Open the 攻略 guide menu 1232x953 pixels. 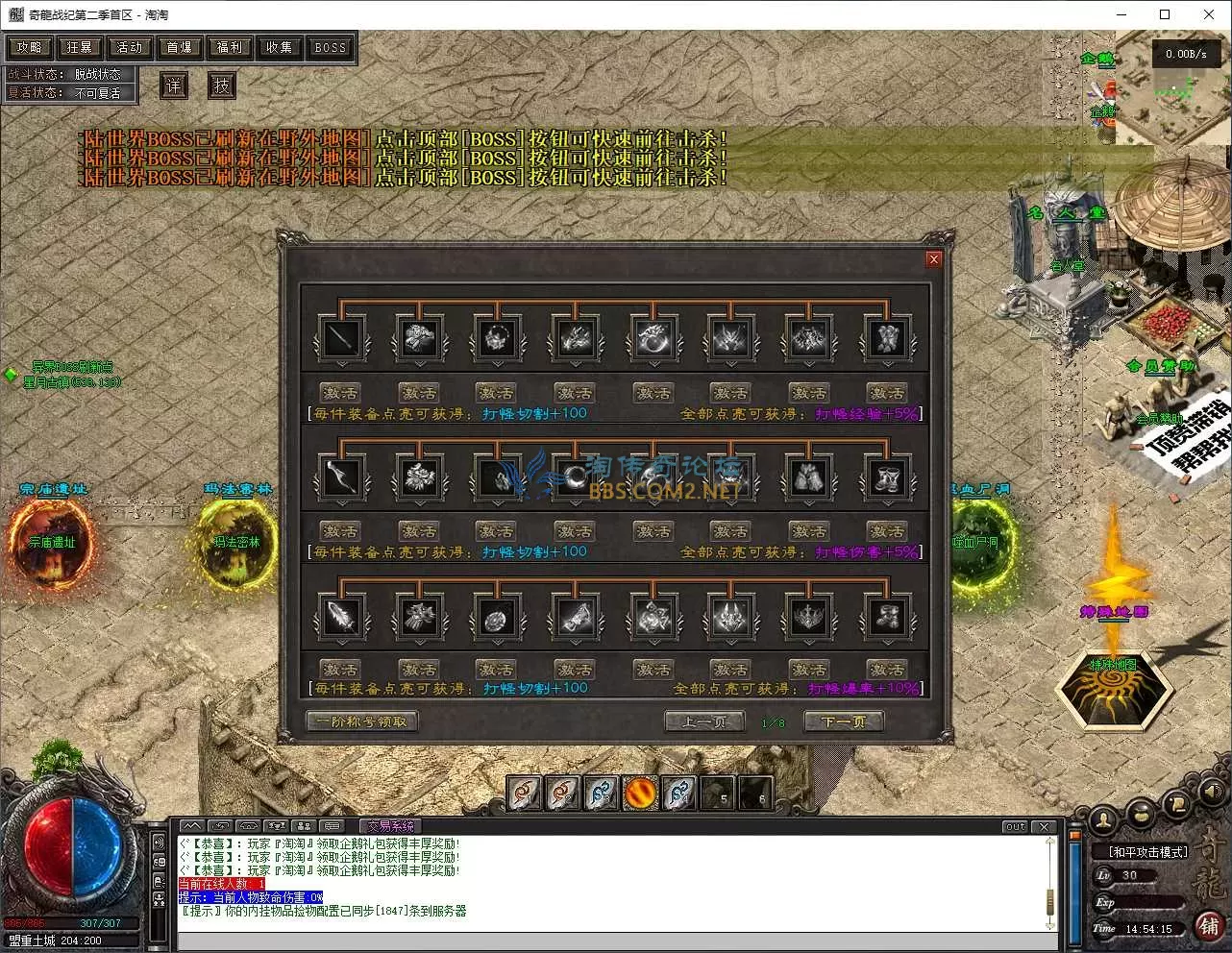[x=29, y=47]
